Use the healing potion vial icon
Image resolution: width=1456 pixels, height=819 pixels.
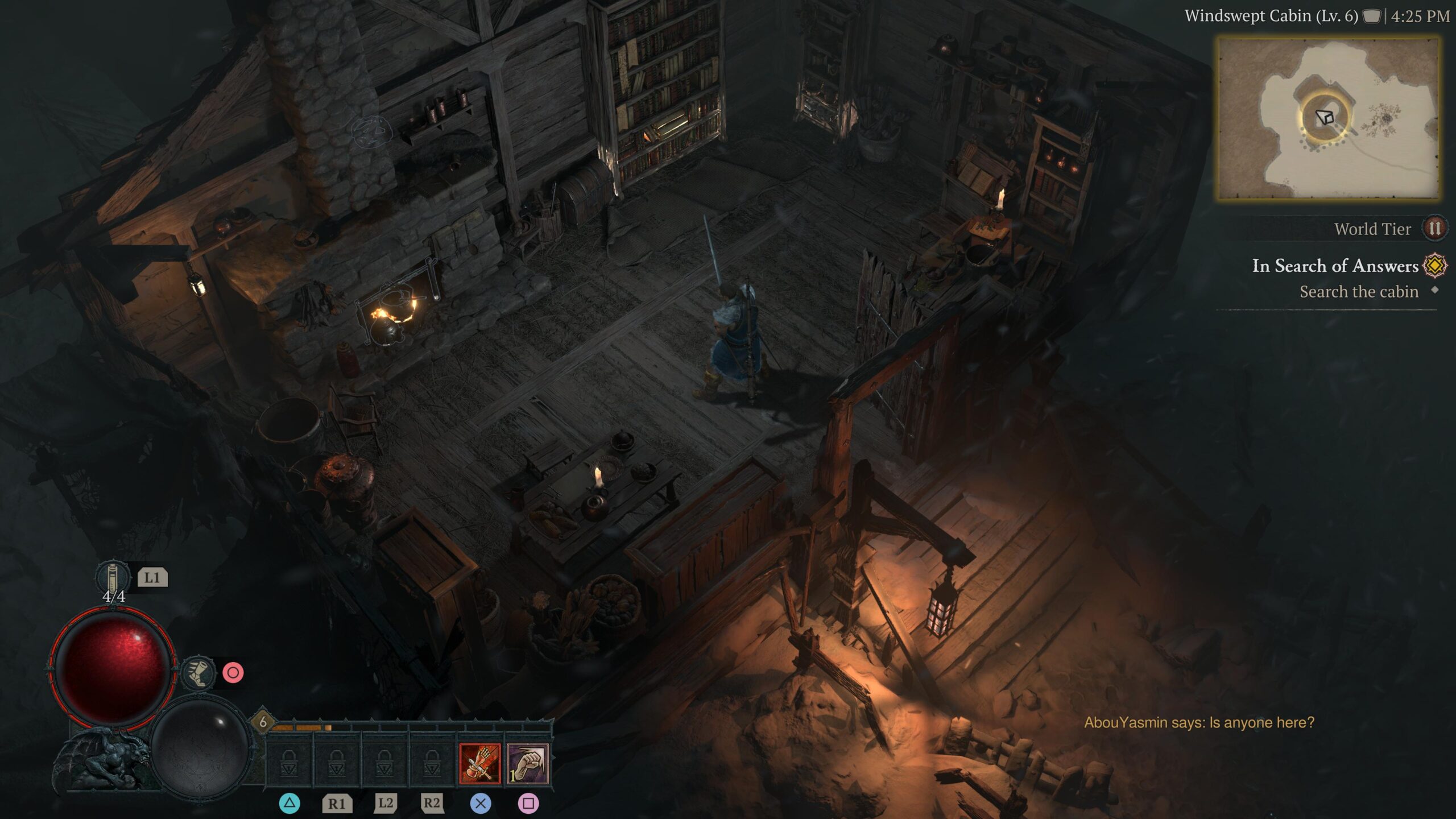click(113, 577)
